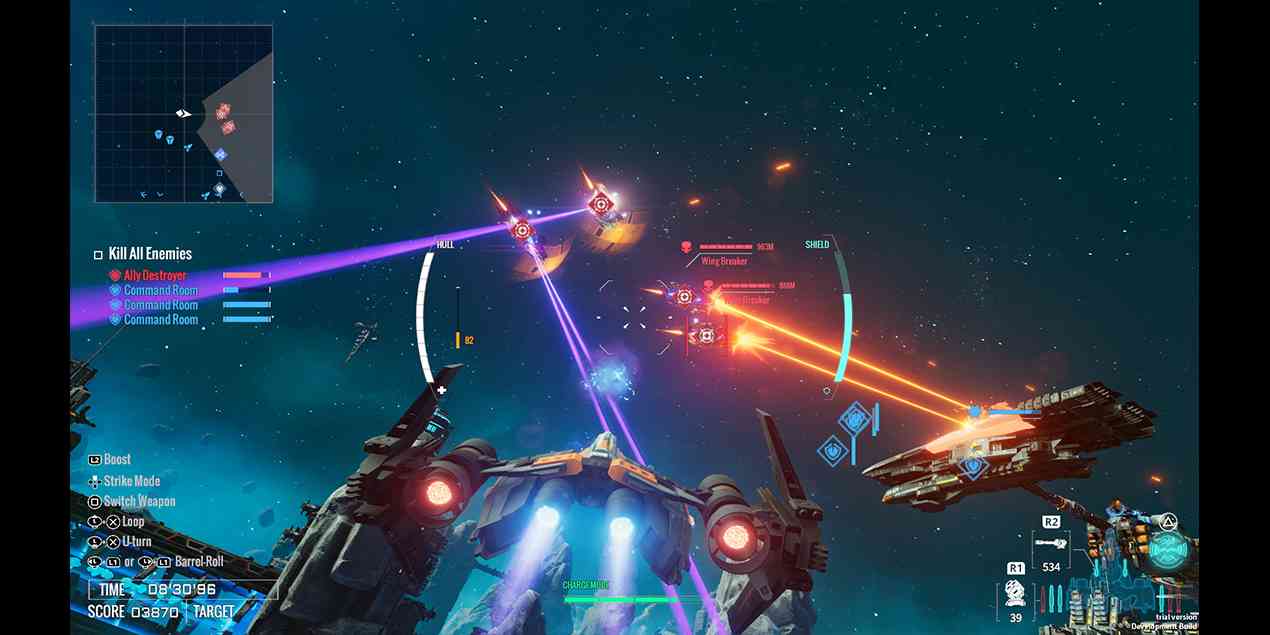1270x635 pixels.
Task: Select the Ally Destroyer objective entry
Action: (154, 275)
